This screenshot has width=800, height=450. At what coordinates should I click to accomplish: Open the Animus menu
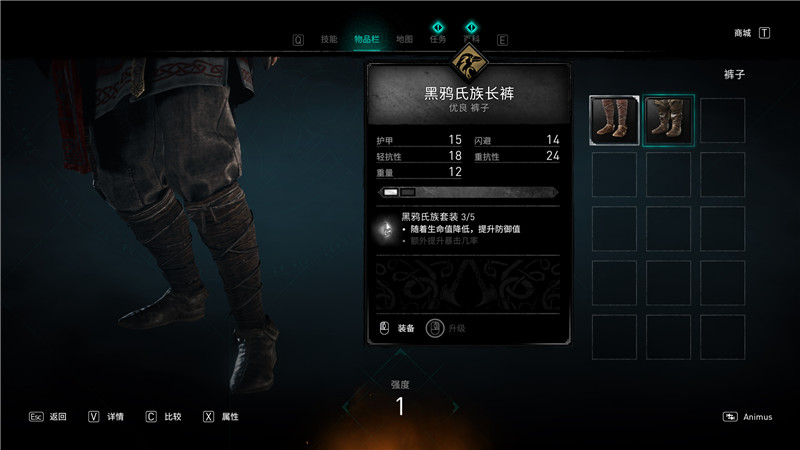tap(749, 417)
